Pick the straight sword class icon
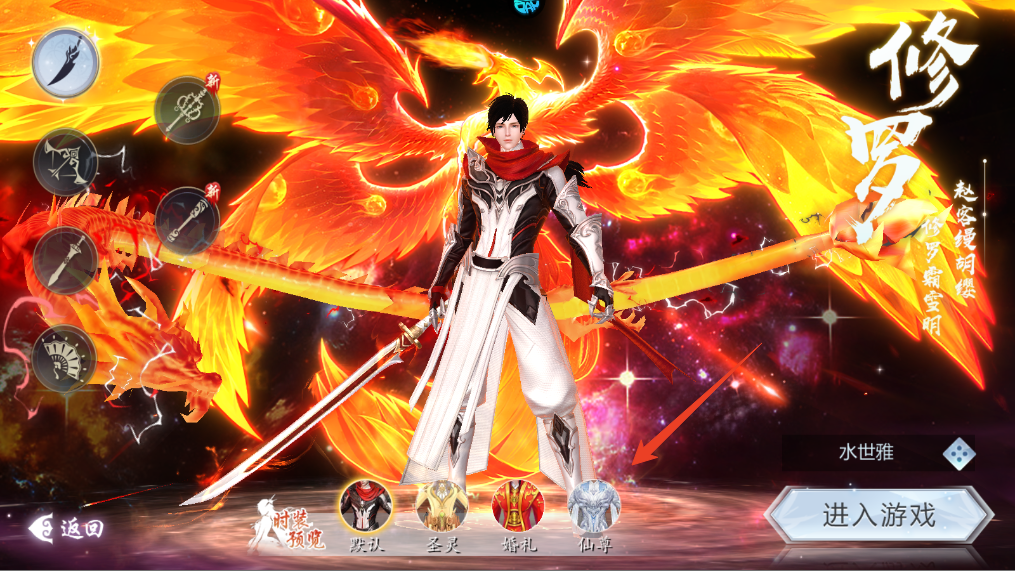 65,259
